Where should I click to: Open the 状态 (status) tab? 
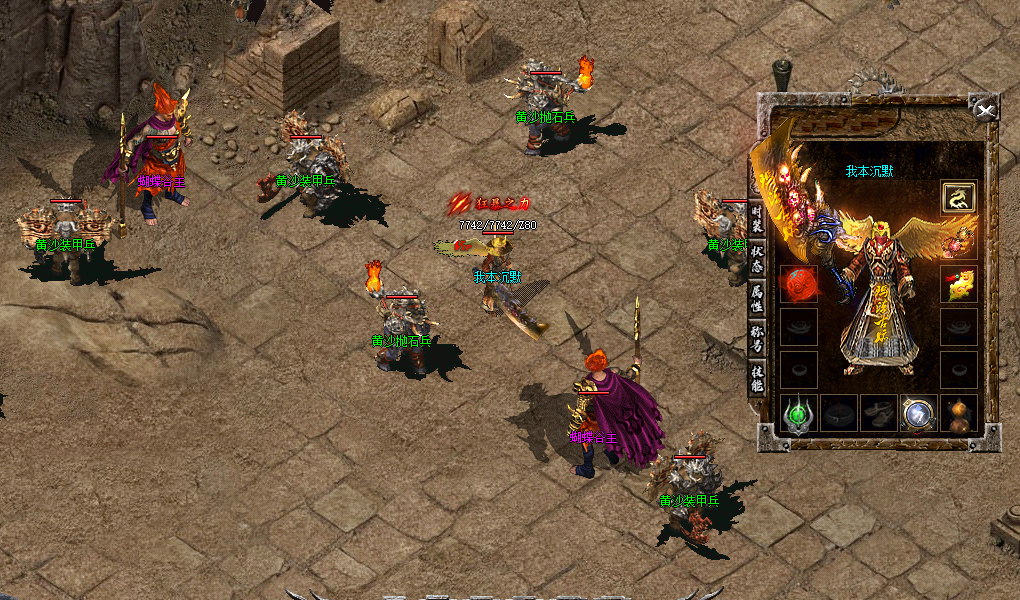pyautogui.click(x=757, y=257)
